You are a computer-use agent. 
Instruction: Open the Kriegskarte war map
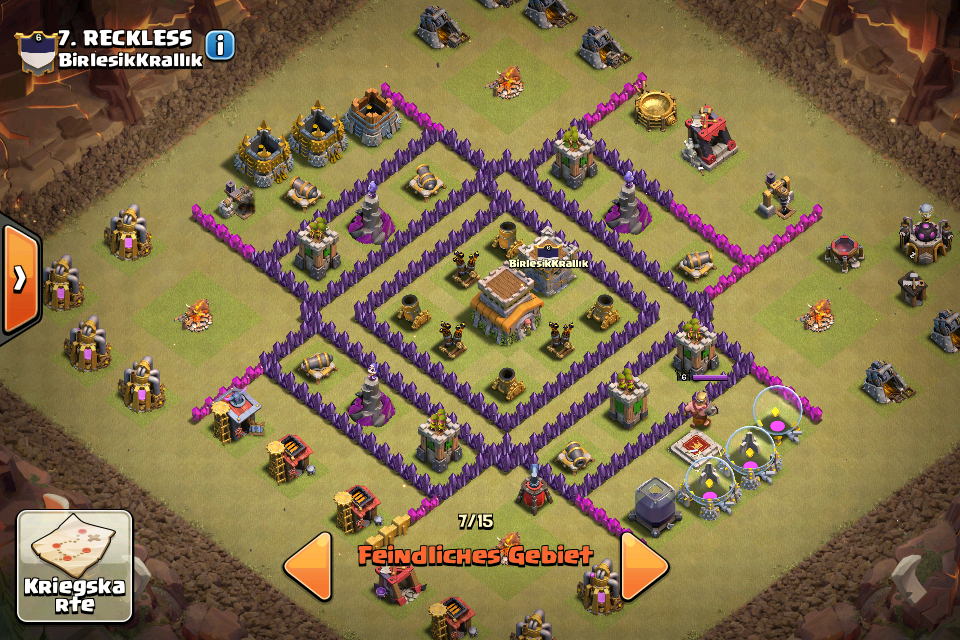[75, 567]
